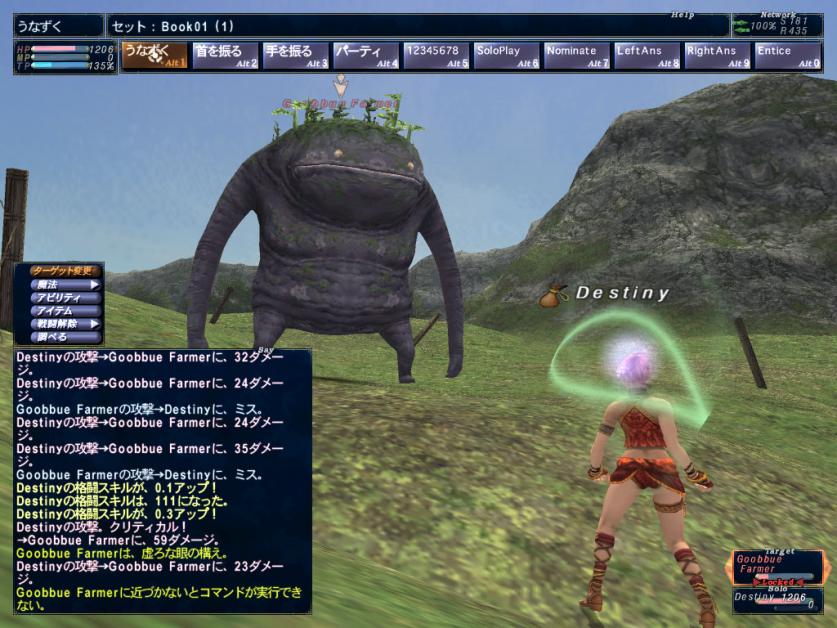Choose the Nominate macro
This screenshot has height=628, width=837.
point(577,56)
